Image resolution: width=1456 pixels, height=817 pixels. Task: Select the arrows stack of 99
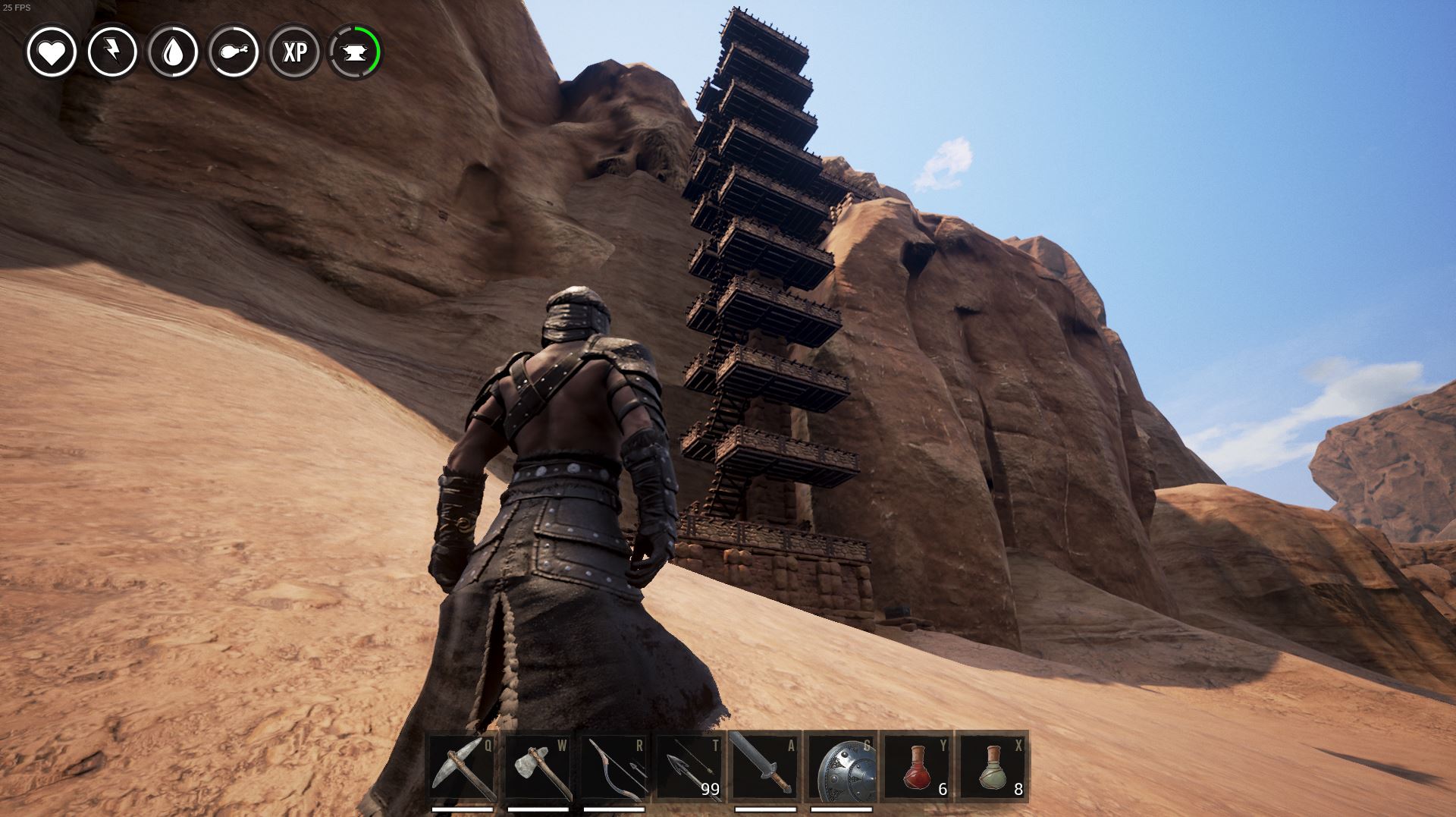[x=689, y=768]
